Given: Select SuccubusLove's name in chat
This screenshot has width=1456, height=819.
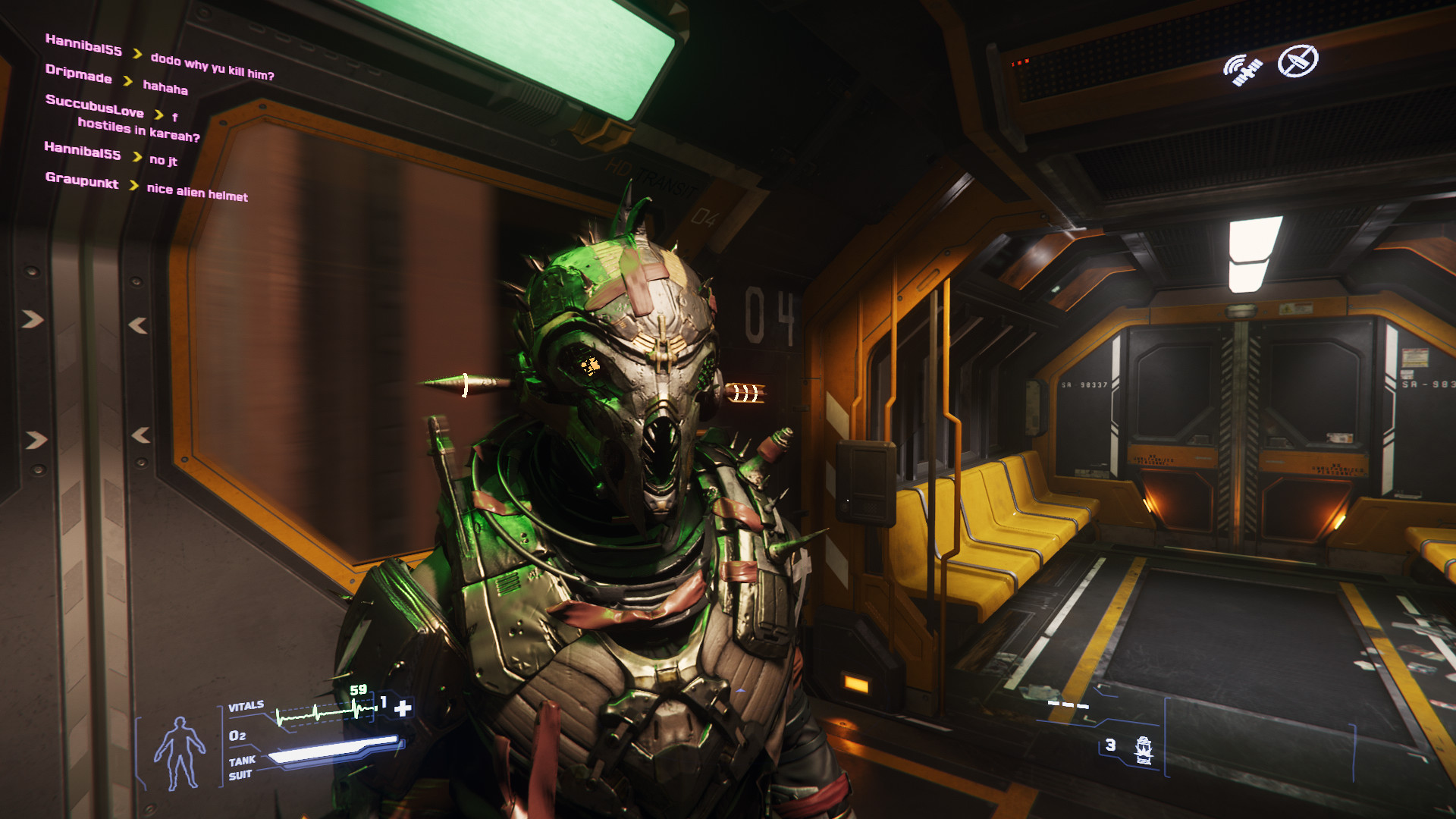Looking at the screenshot, I should coord(95,105).
